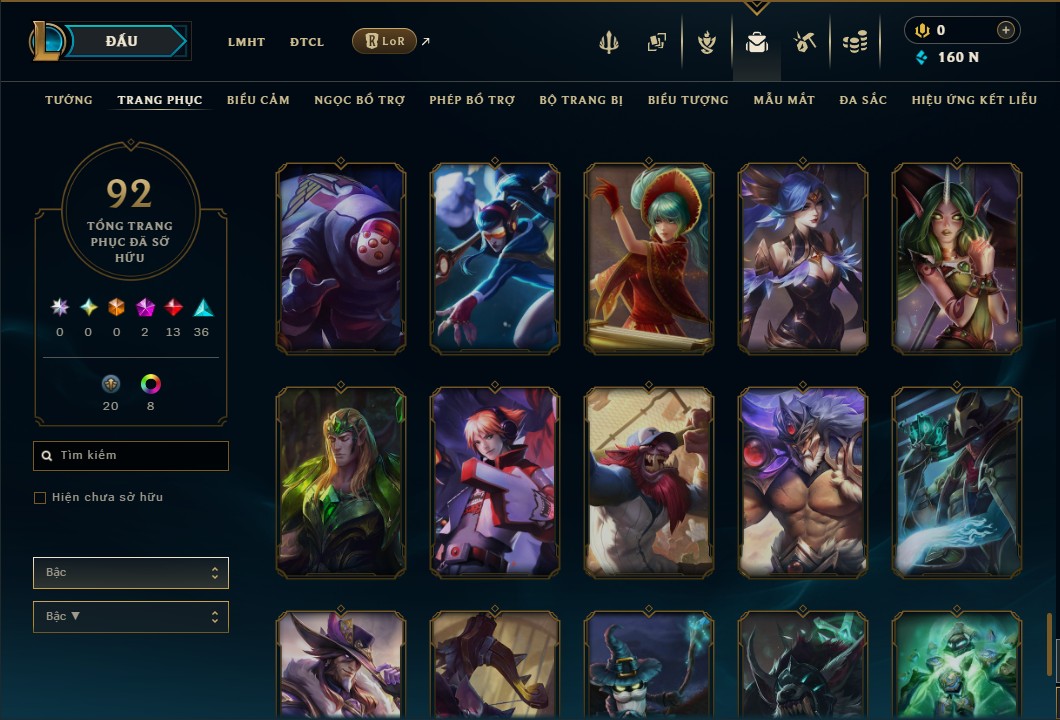Select the PHÉP BỔ TRỢ tab
Screen dimensions: 1060x720
[x=472, y=100]
